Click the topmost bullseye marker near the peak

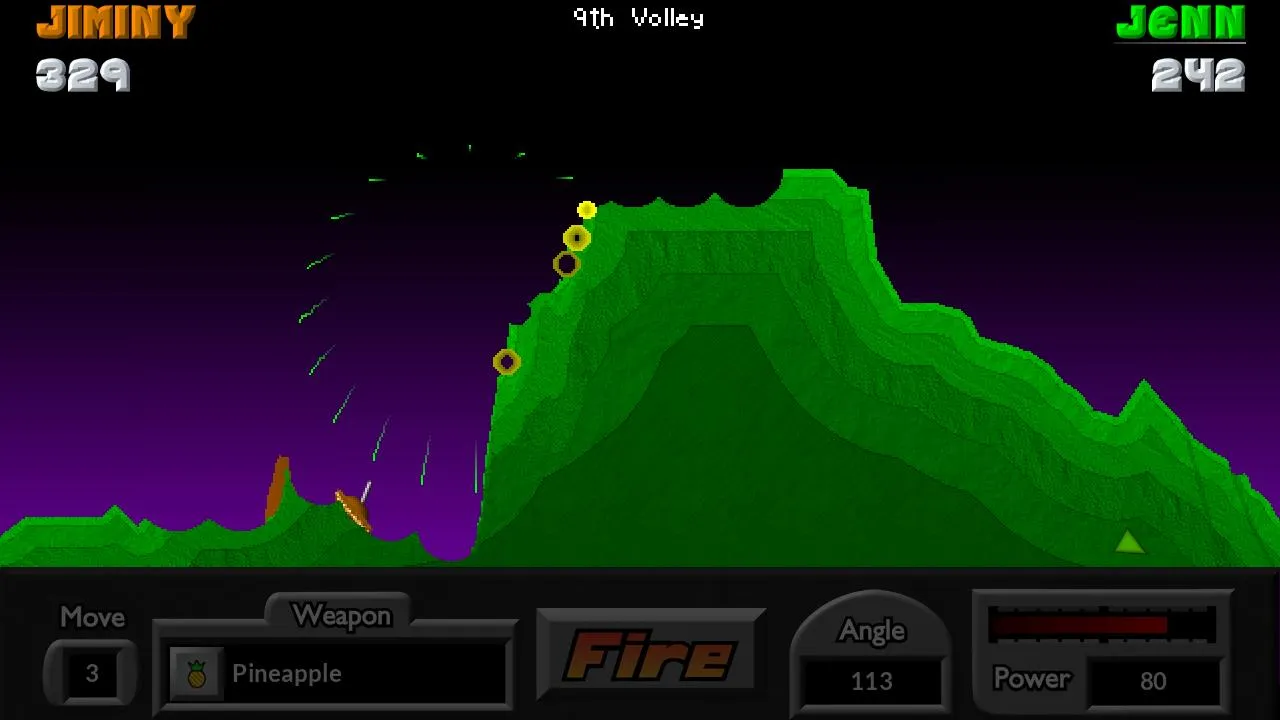(x=577, y=237)
